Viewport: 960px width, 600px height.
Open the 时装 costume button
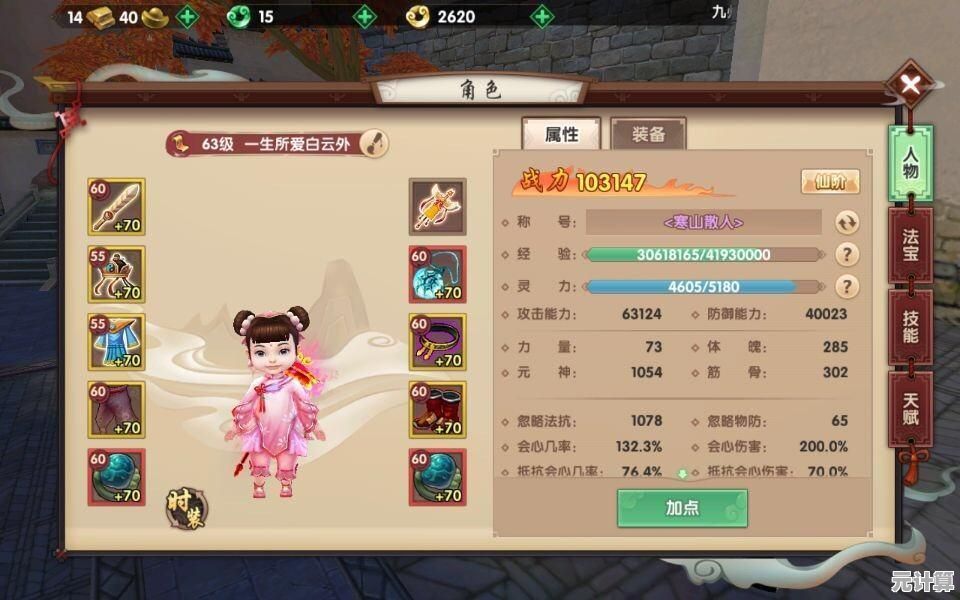pos(184,506)
